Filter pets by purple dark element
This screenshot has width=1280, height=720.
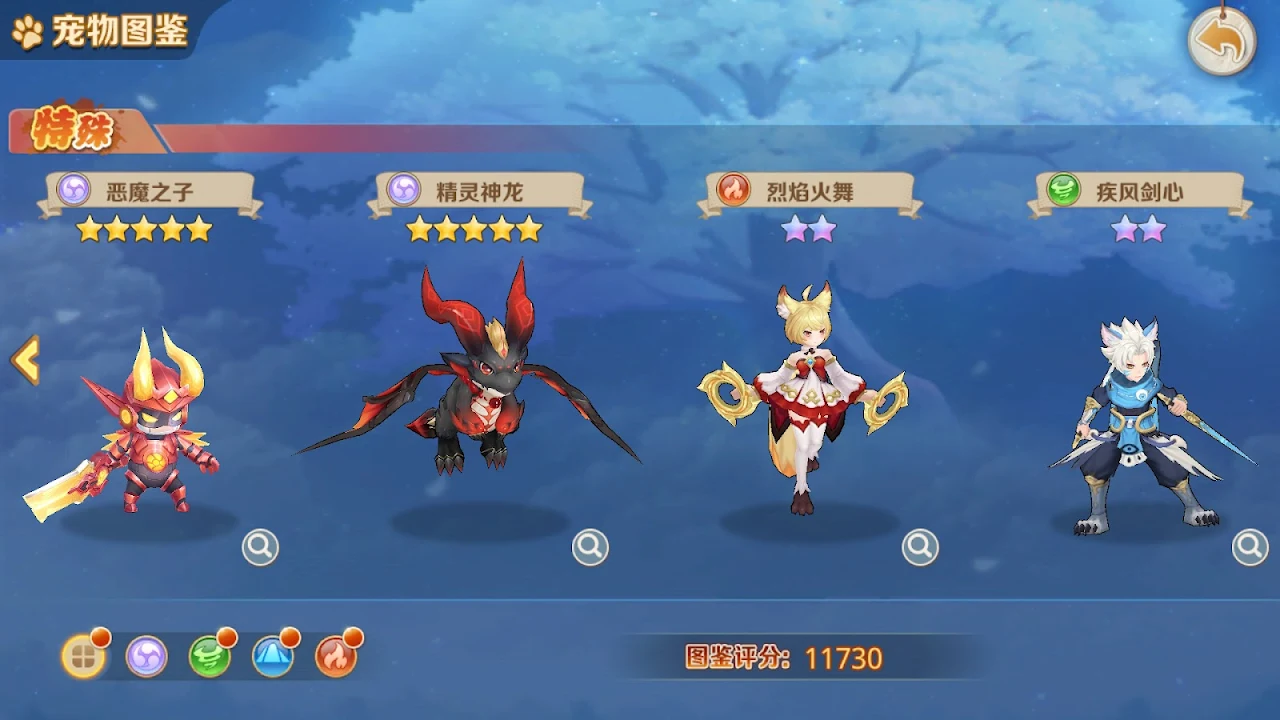[x=147, y=657]
